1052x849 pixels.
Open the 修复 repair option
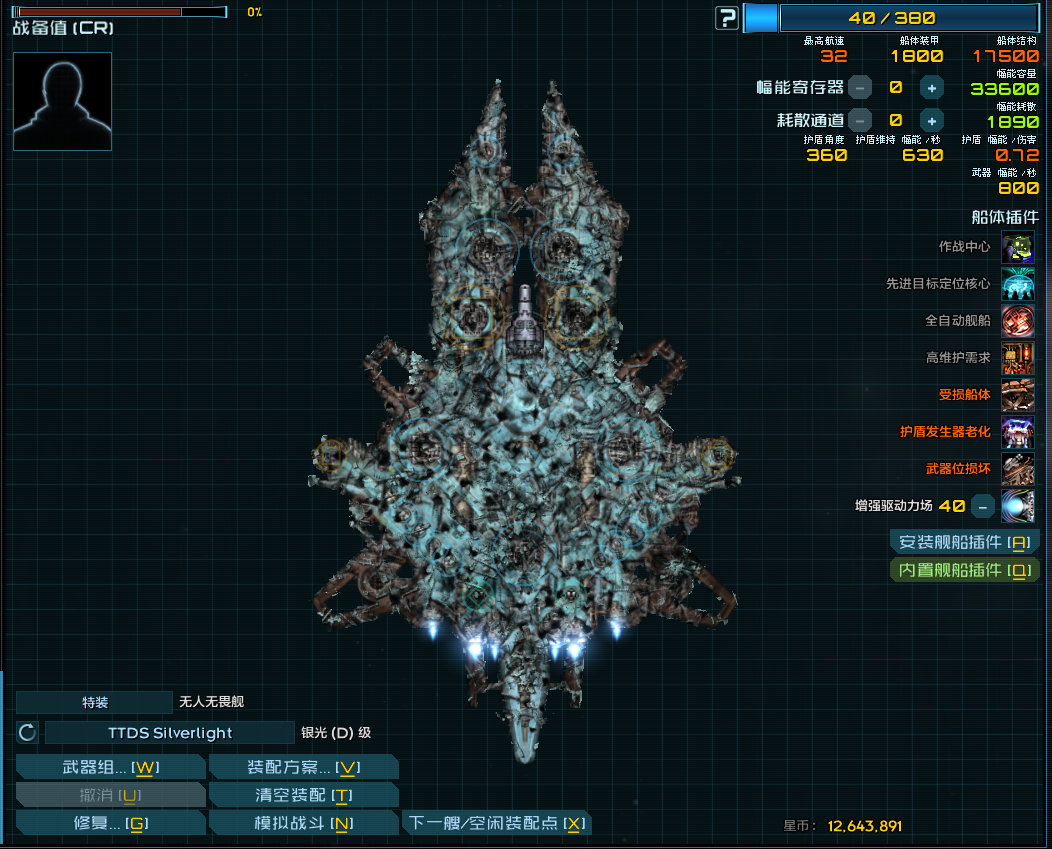(x=111, y=824)
